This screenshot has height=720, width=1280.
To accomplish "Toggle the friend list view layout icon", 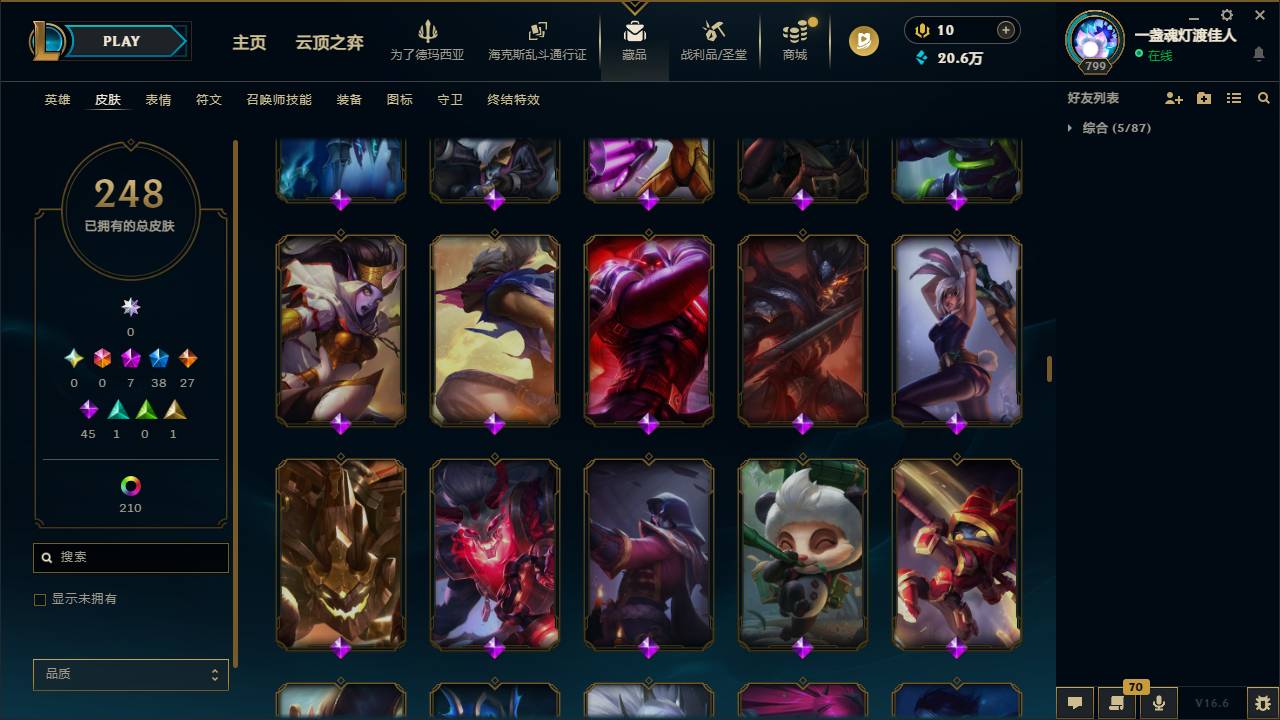I will 1234,97.
